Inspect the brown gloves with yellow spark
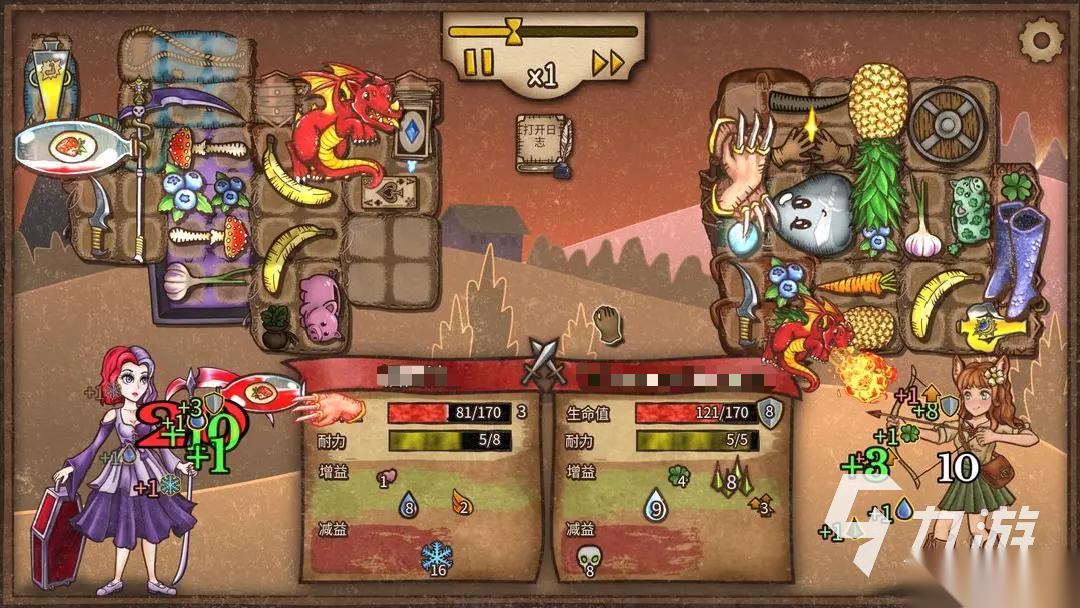1080x608 pixels. tap(811, 139)
